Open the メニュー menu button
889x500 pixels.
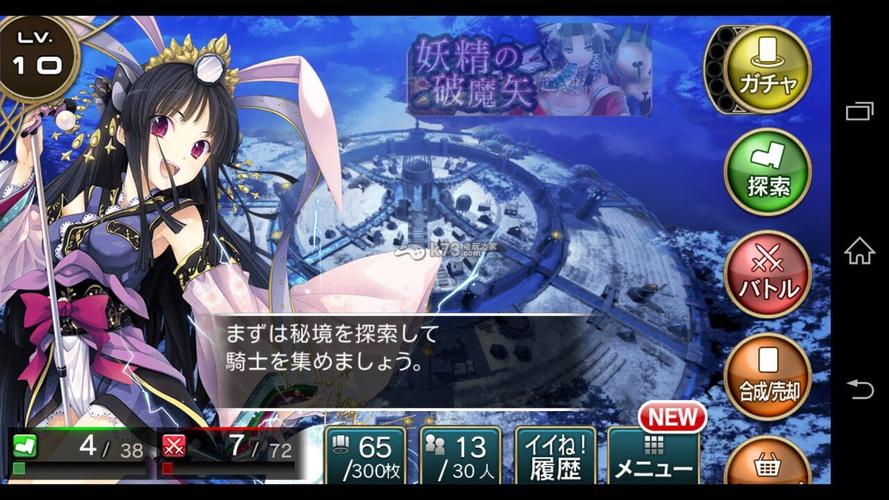(654, 457)
